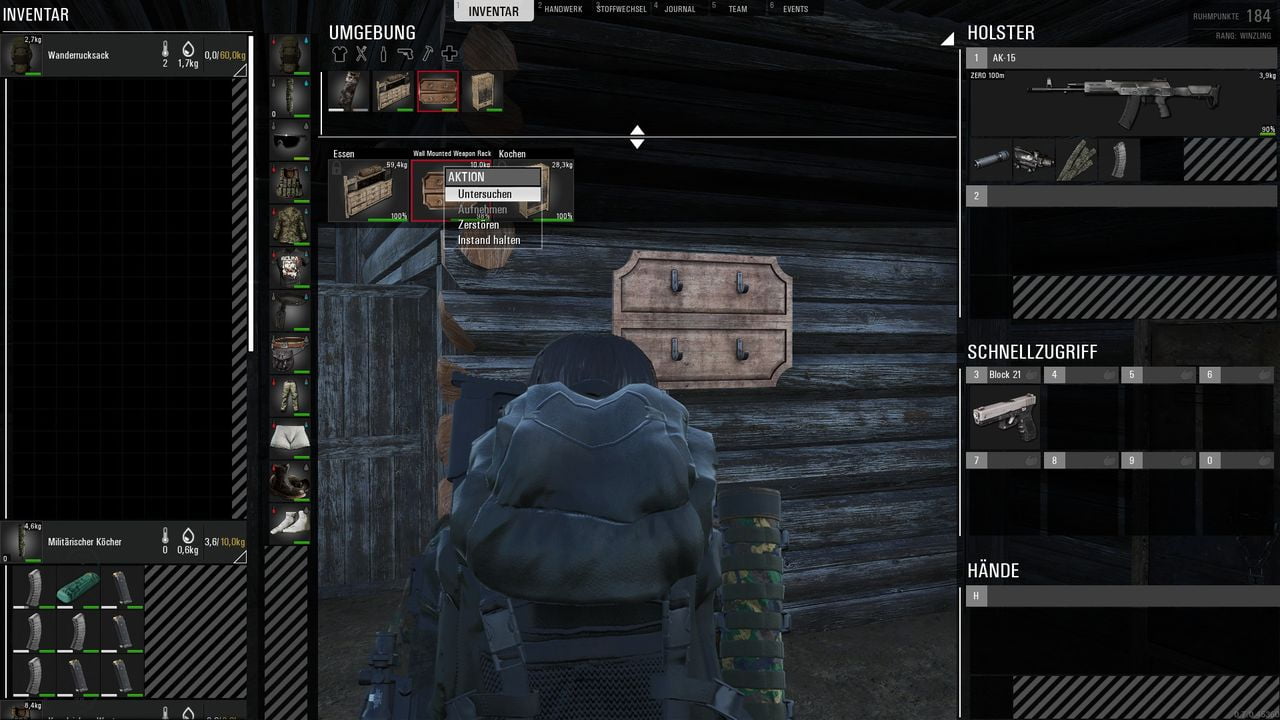Show the Team tab

point(737,9)
